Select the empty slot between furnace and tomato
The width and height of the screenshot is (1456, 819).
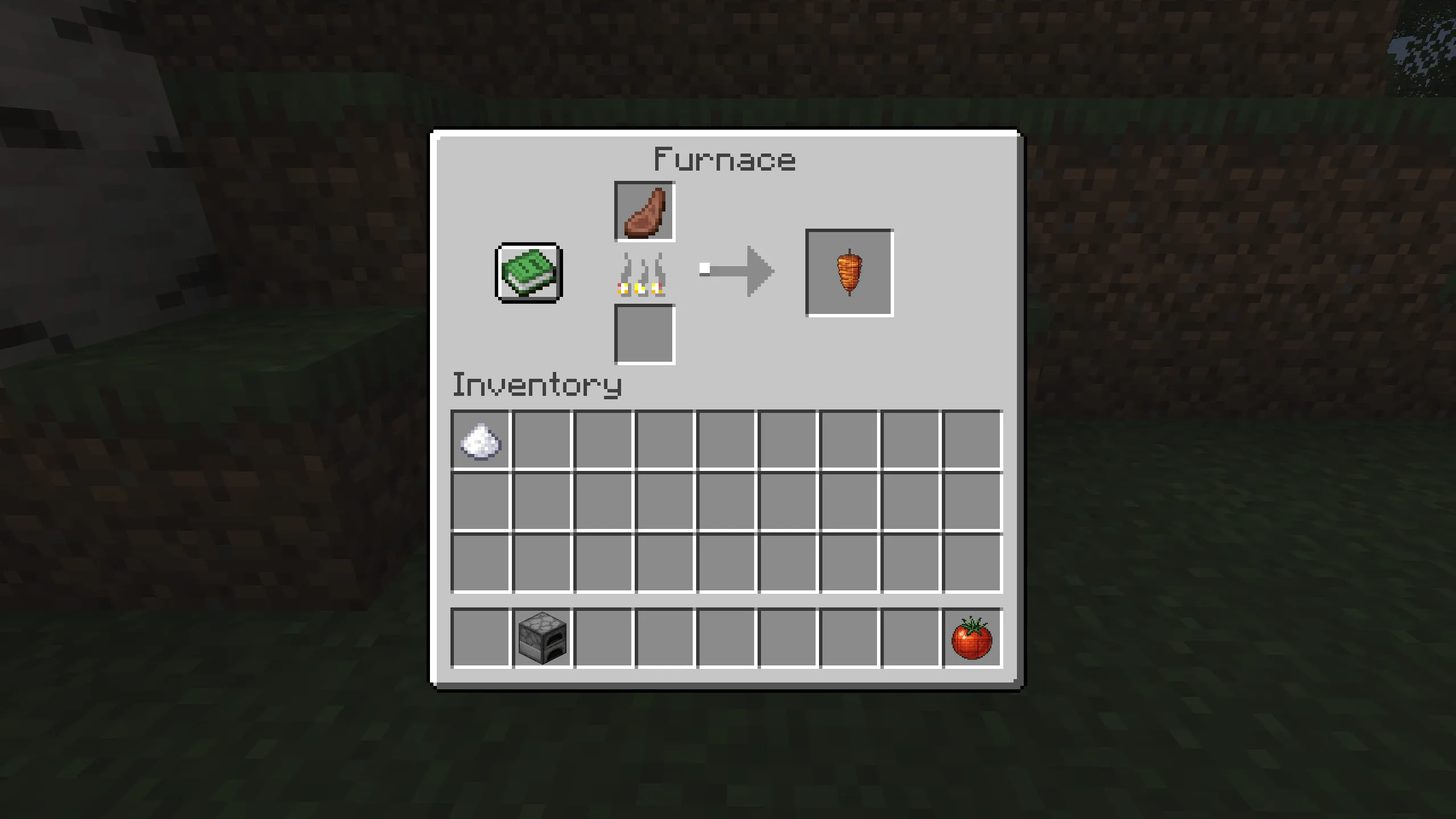pyautogui.click(x=726, y=637)
